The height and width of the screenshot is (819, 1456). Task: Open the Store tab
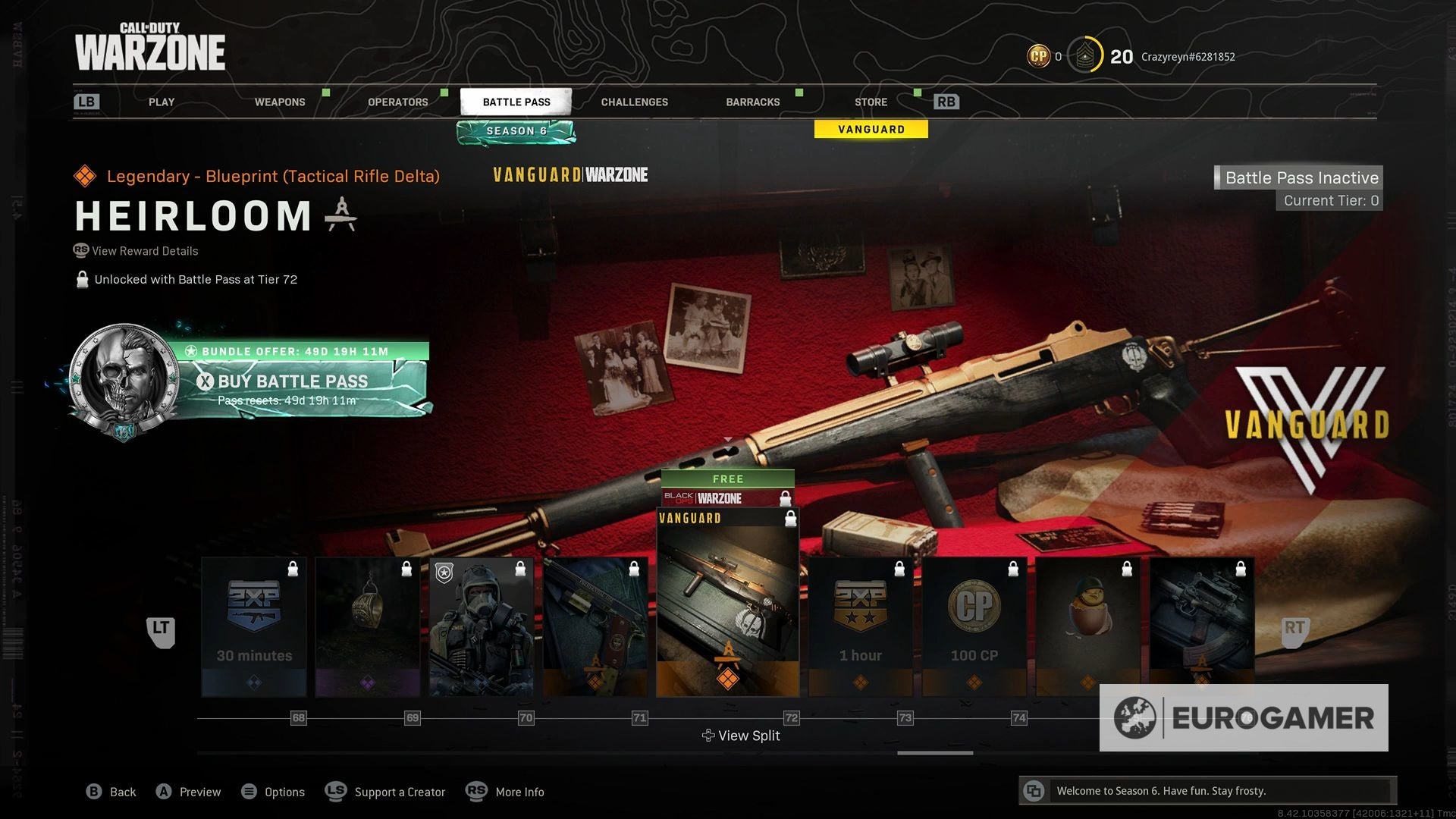tap(871, 102)
